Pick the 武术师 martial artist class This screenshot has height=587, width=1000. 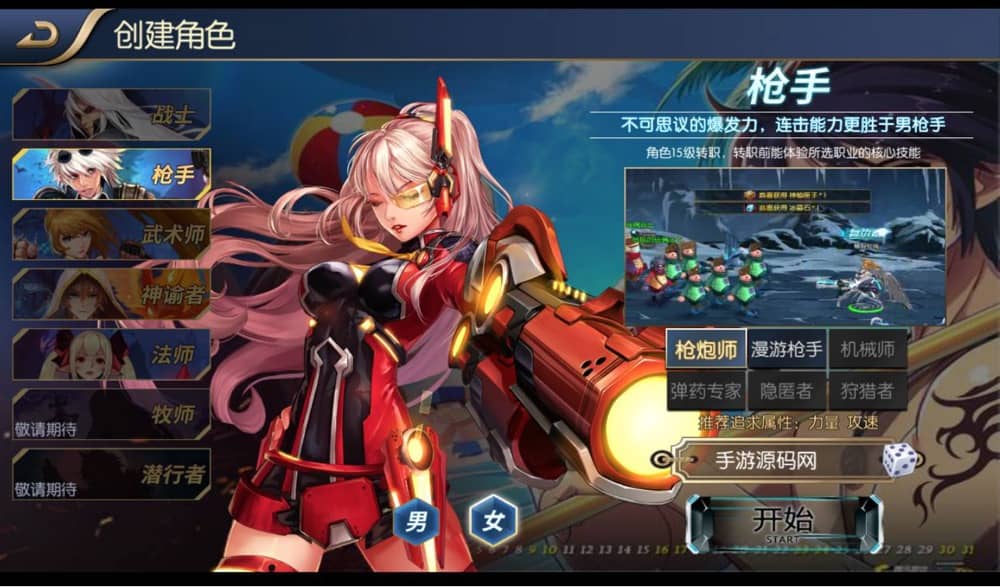111,234
